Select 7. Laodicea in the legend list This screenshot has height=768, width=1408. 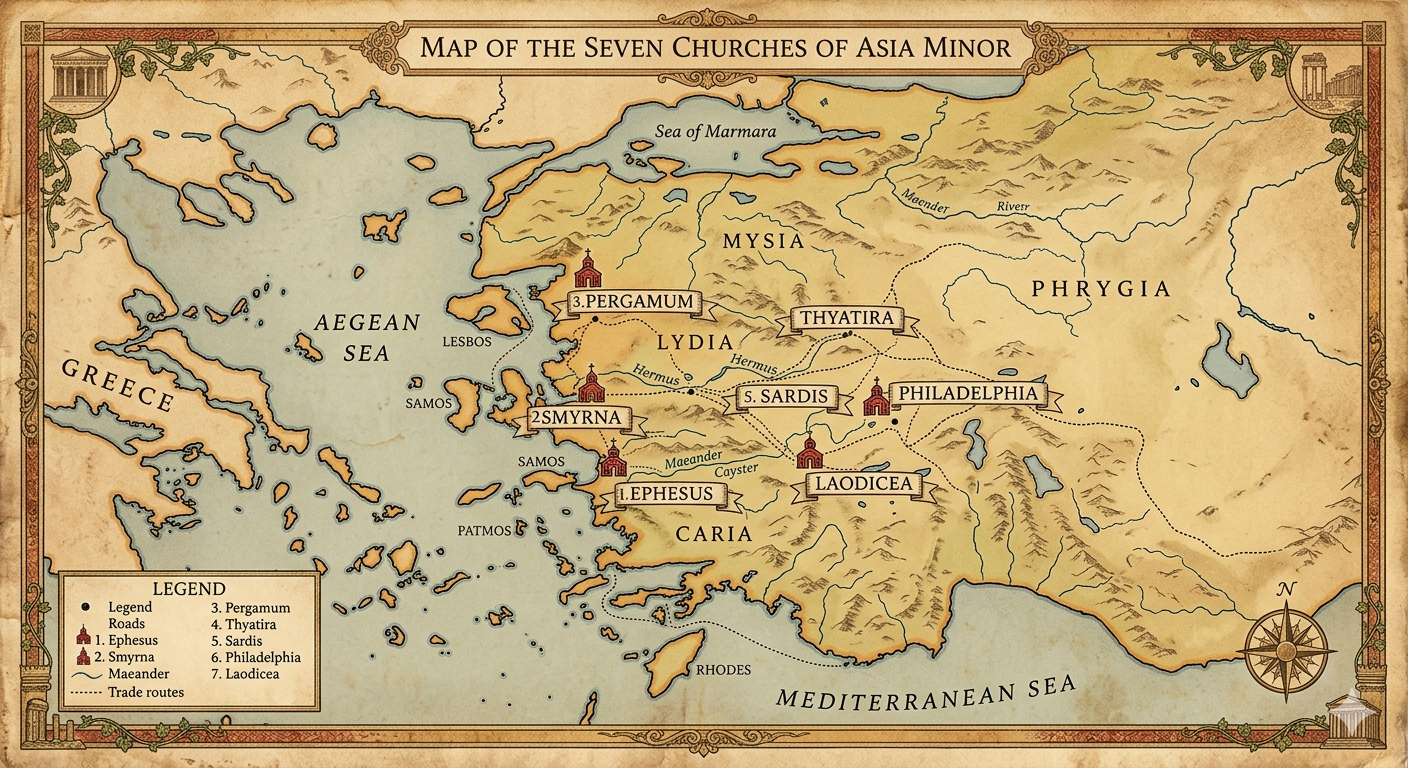245,674
